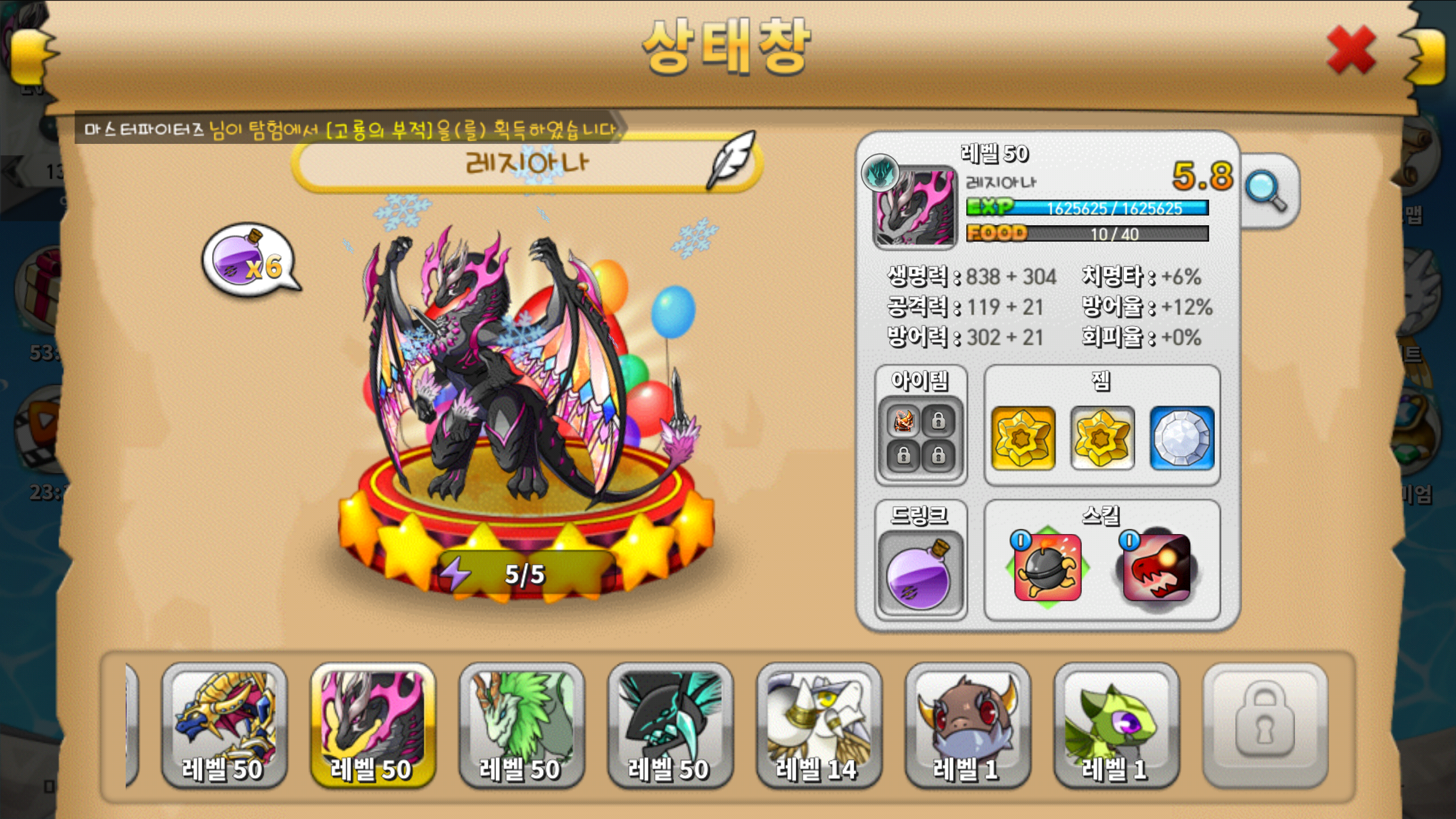This screenshot has height=819, width=1456.
Task: Open dragon details with magnifying glass
Action: (x=1266, y=192)
